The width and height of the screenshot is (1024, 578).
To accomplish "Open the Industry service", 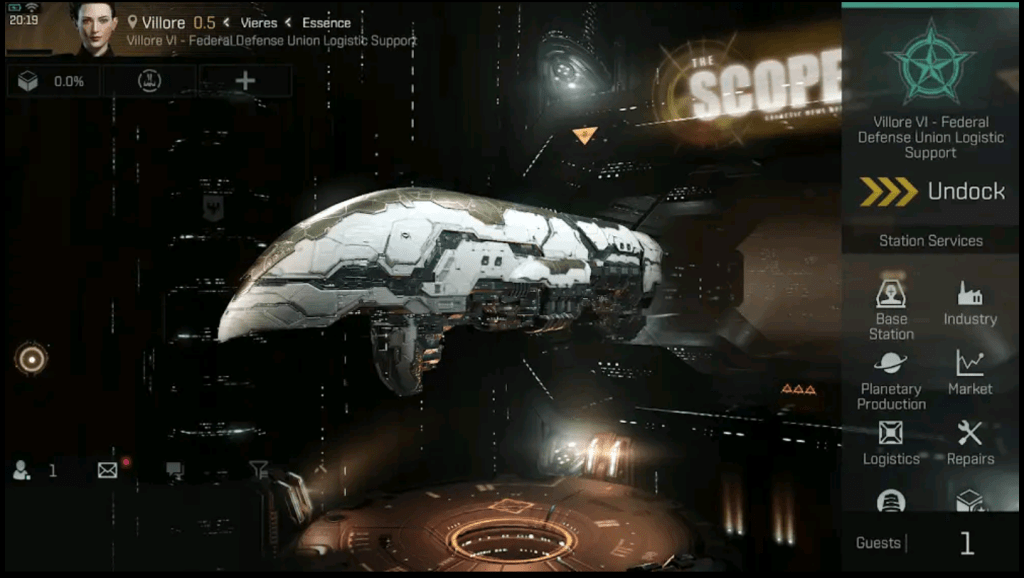I will [x=970, y=305].
